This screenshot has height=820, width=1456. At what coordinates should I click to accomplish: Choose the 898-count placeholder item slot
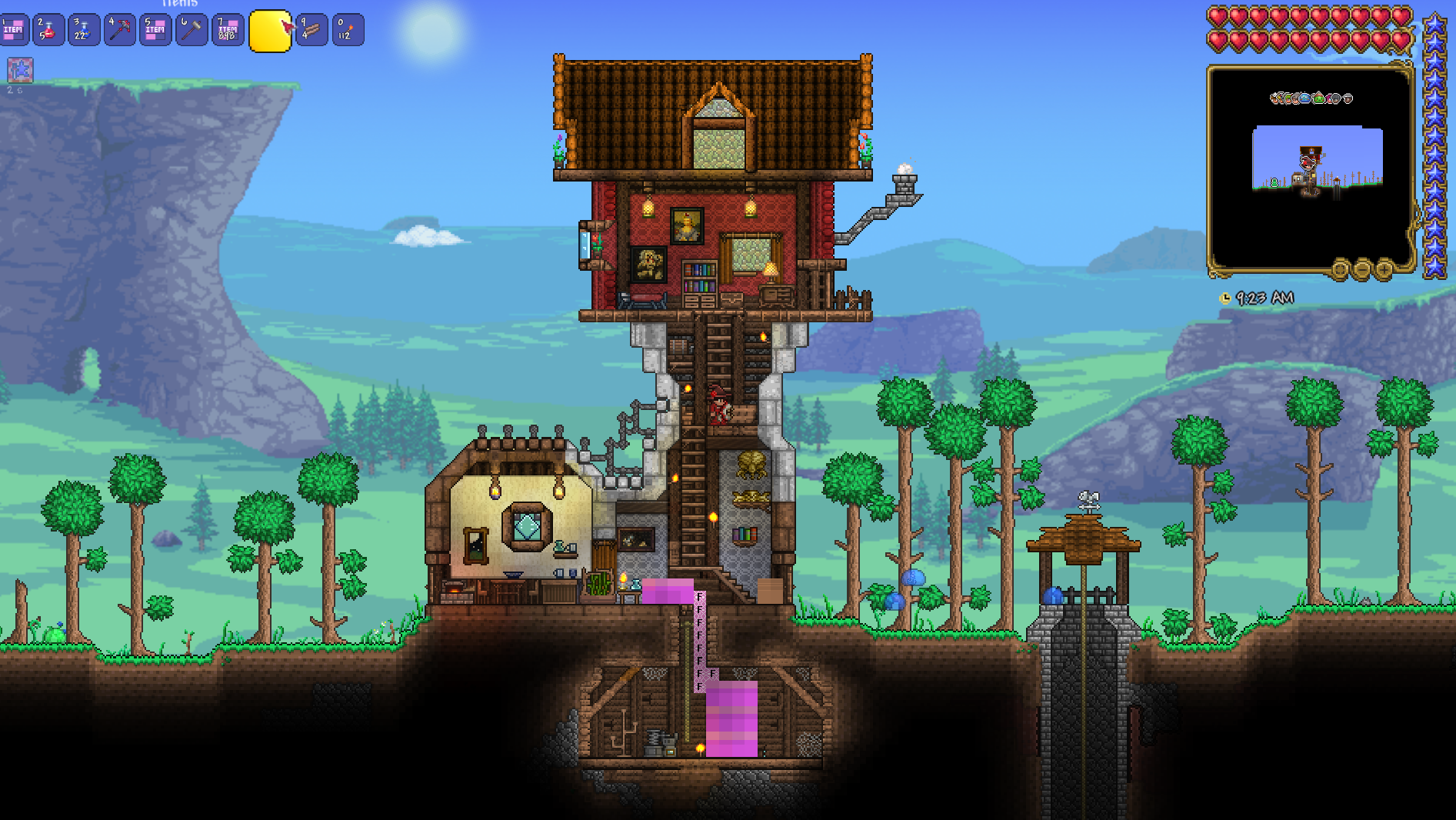(228, 31)
